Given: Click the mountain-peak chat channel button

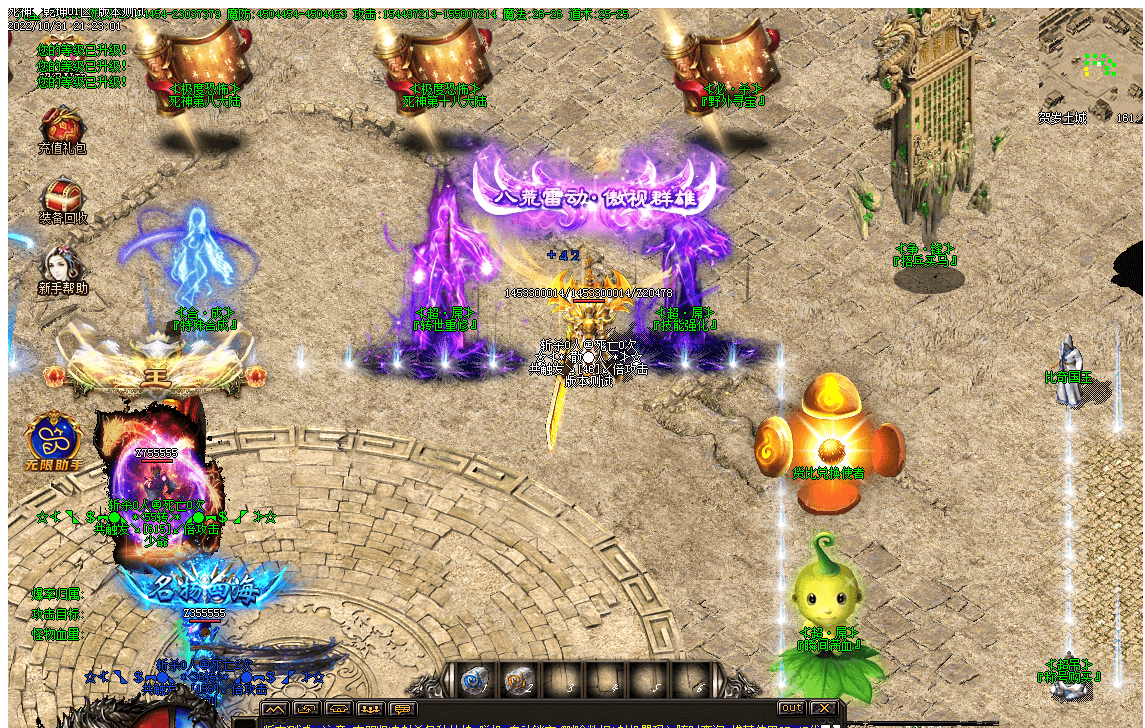Looking at the screenshot, I should (x=275, y=709).
